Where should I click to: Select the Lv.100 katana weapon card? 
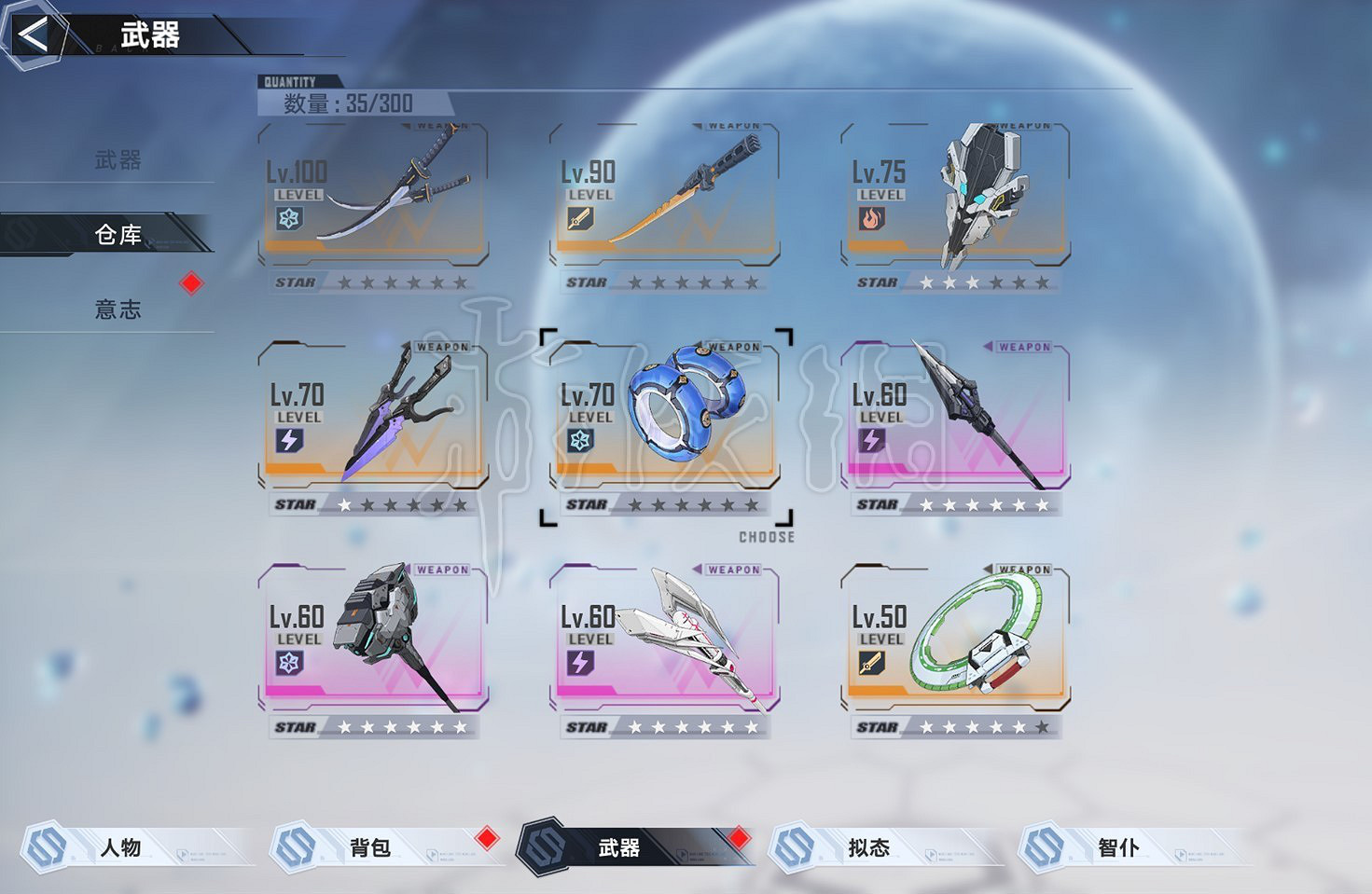(373, 196)
